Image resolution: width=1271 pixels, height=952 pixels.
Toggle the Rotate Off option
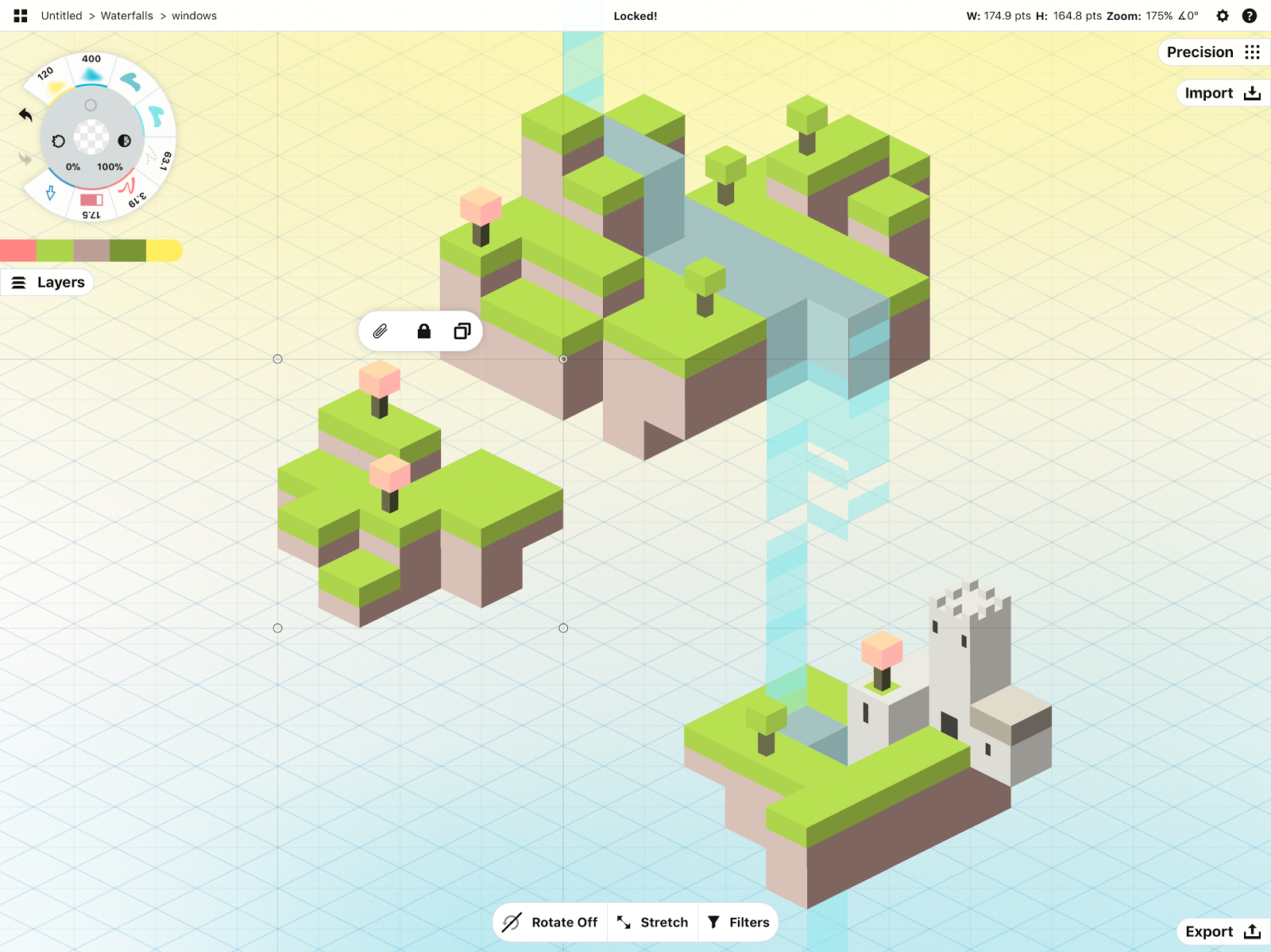[x=551, y=922]
